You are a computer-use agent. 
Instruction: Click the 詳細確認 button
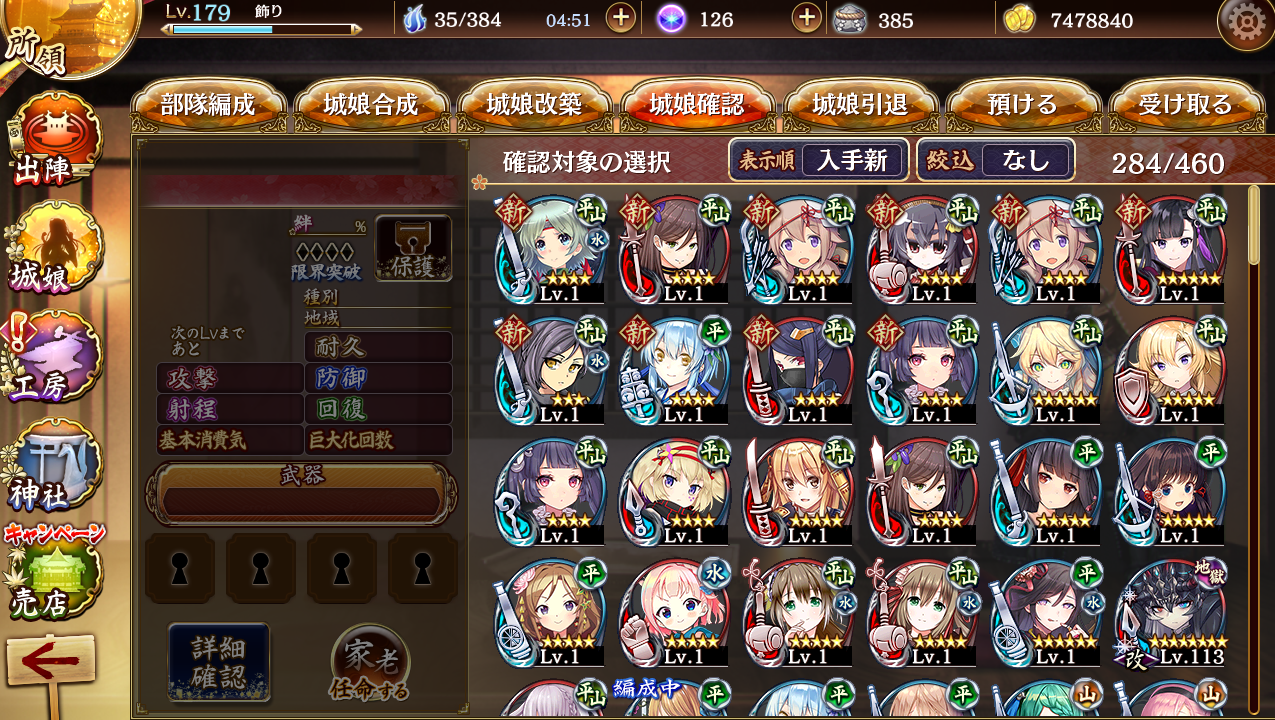pos(218,660)
